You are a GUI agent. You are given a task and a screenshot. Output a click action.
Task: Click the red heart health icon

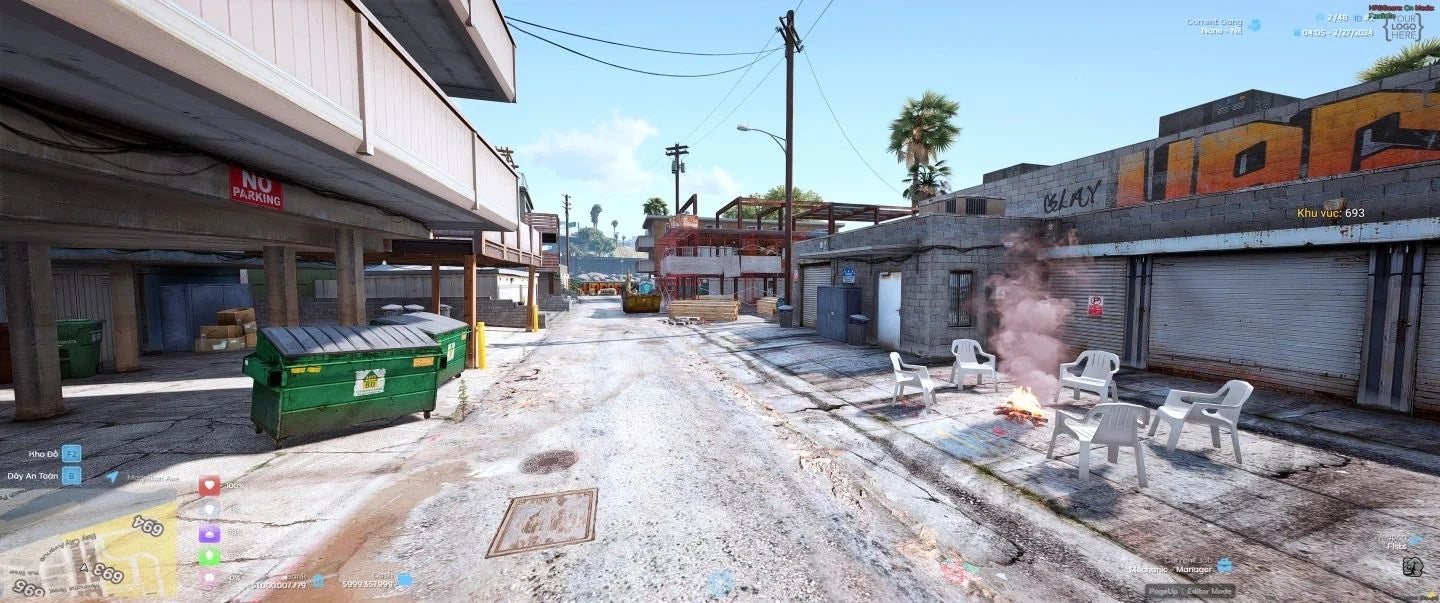pos(209,485)
